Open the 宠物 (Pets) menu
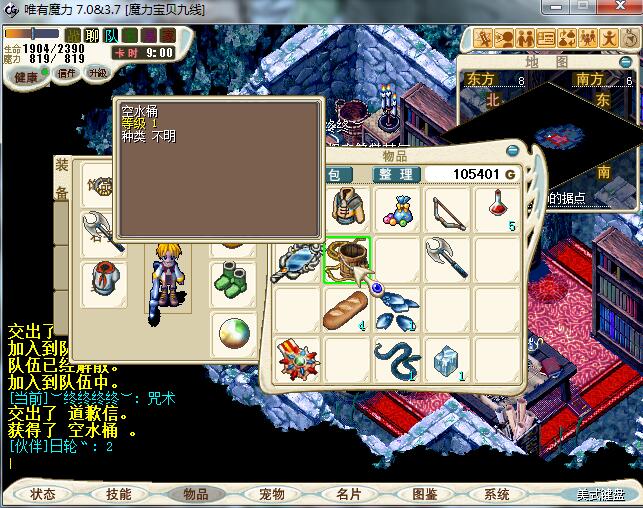Viewport: 643px width, 508px height. coord(271,494)
